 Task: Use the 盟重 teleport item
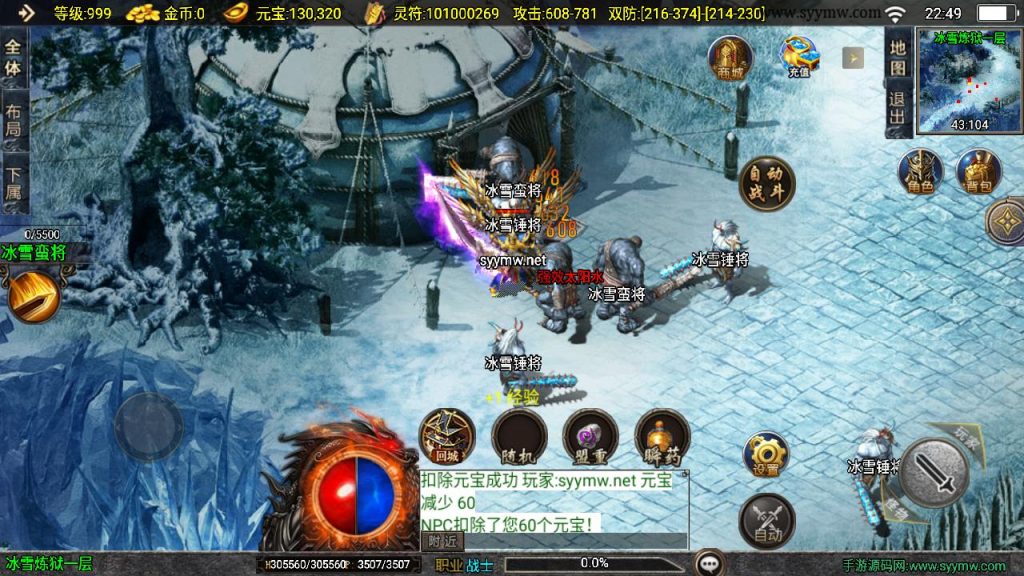(591, 437)
